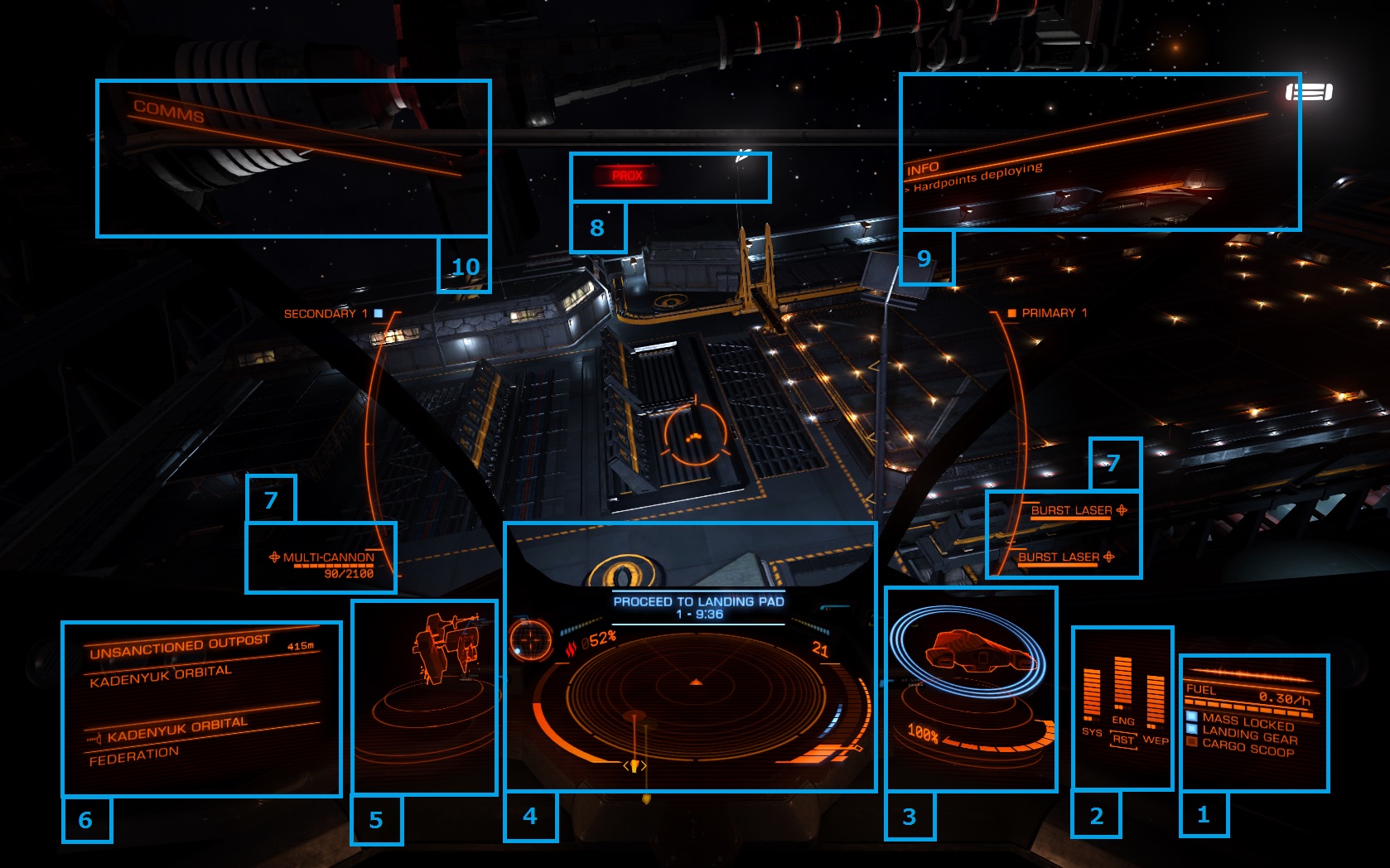The height and width of the screenshot is (868, 1390).
Task: Click the navigation compass beside the radar
Action: [529, 639]
